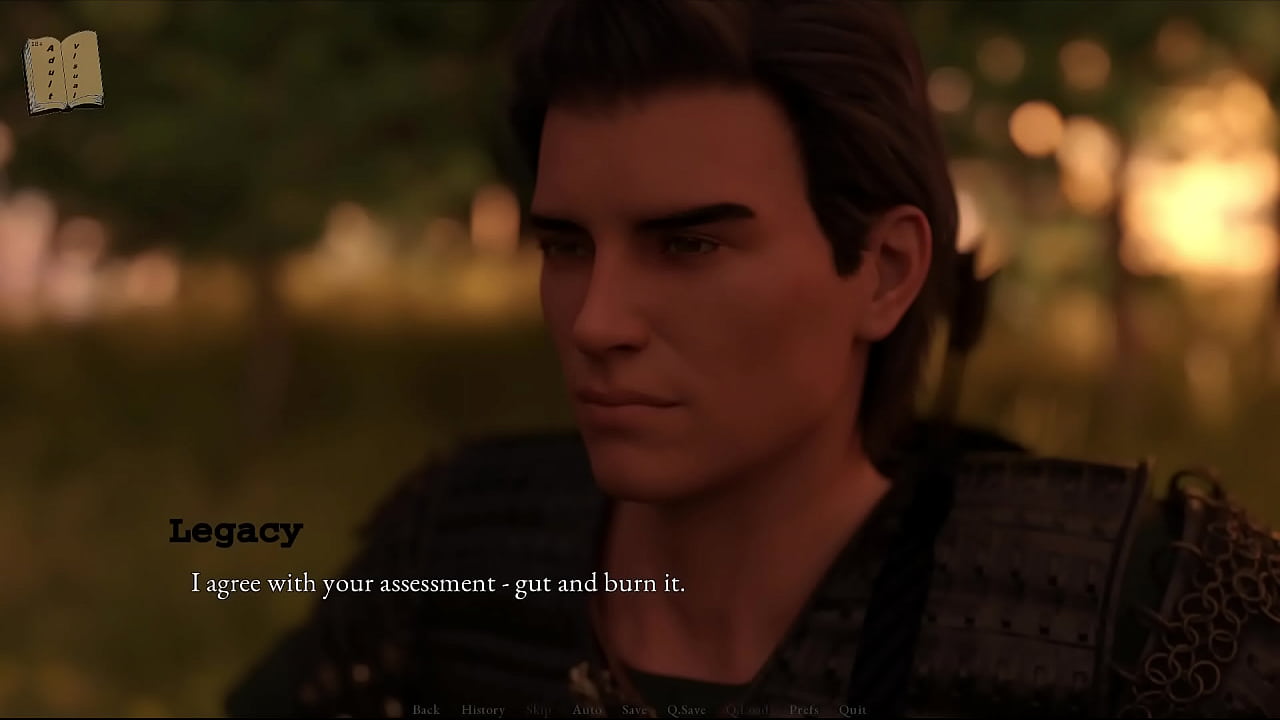This screenshot has height=720, width=1280.
Task: Activate the Skip option
Action: (538, 710)
